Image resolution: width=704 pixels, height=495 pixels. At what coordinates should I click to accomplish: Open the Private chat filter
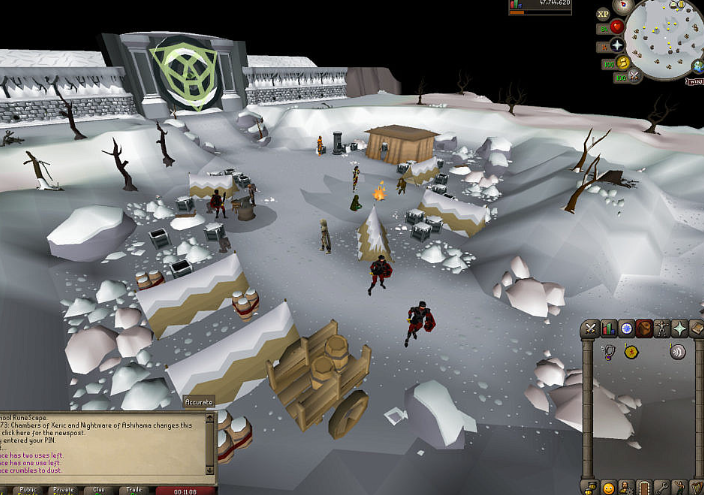pos(61,490)
